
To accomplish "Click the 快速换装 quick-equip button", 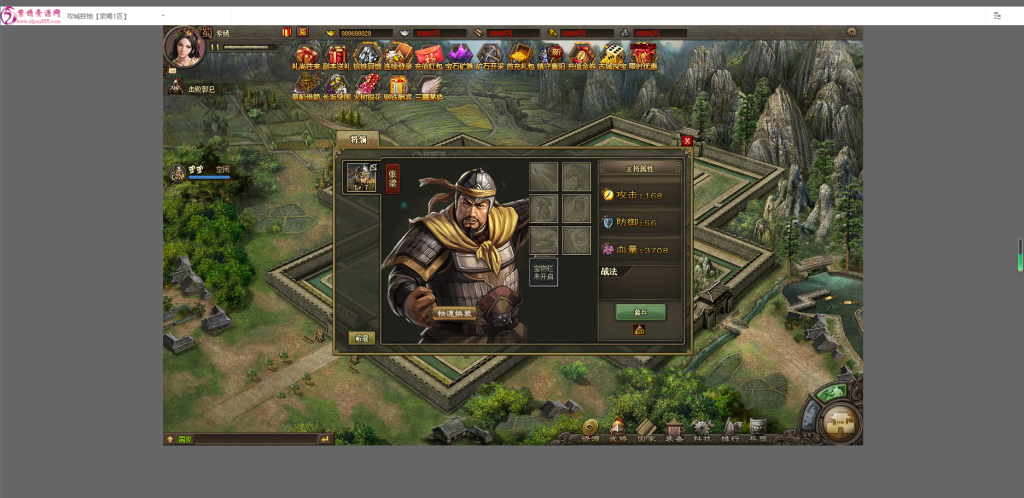I will tap(454, 313).
